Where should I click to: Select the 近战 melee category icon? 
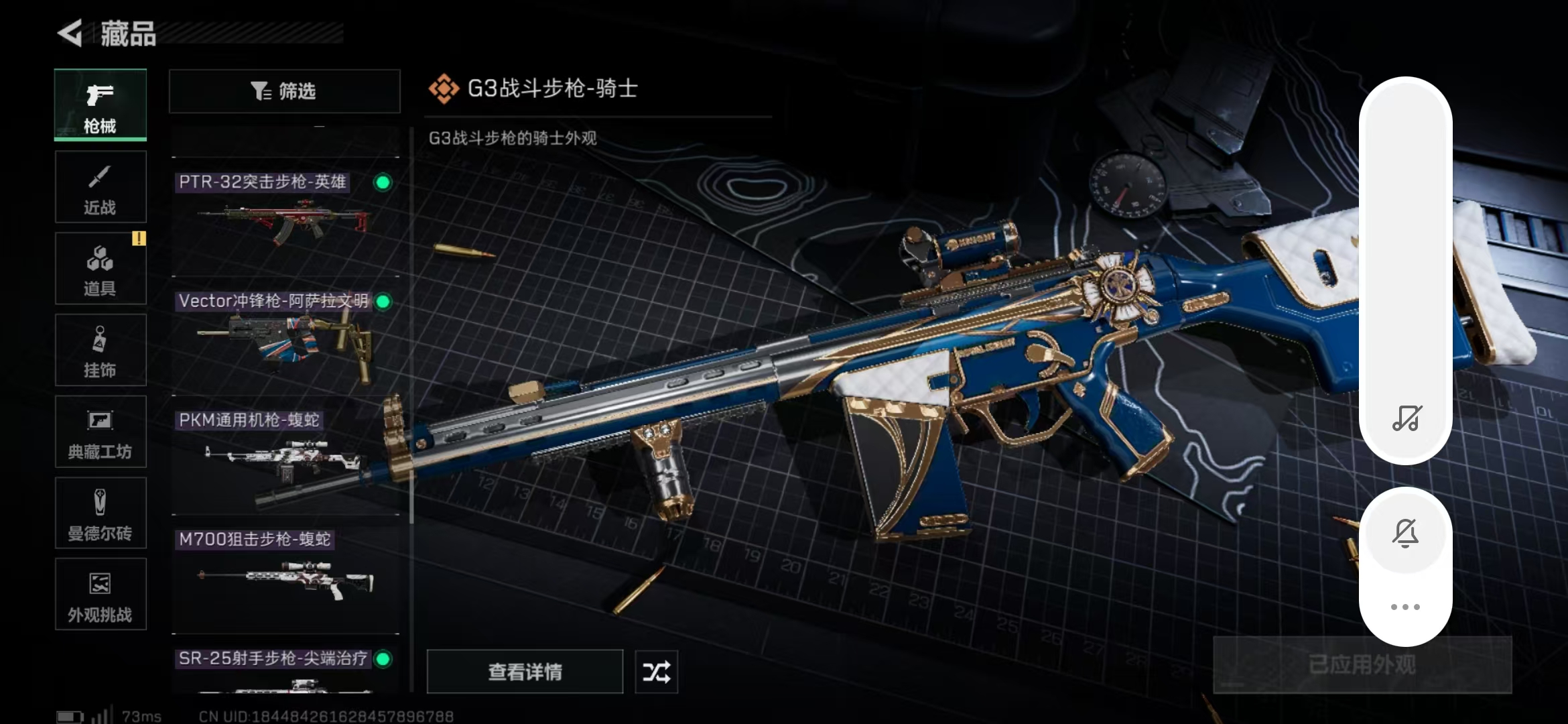click(99, 186)
